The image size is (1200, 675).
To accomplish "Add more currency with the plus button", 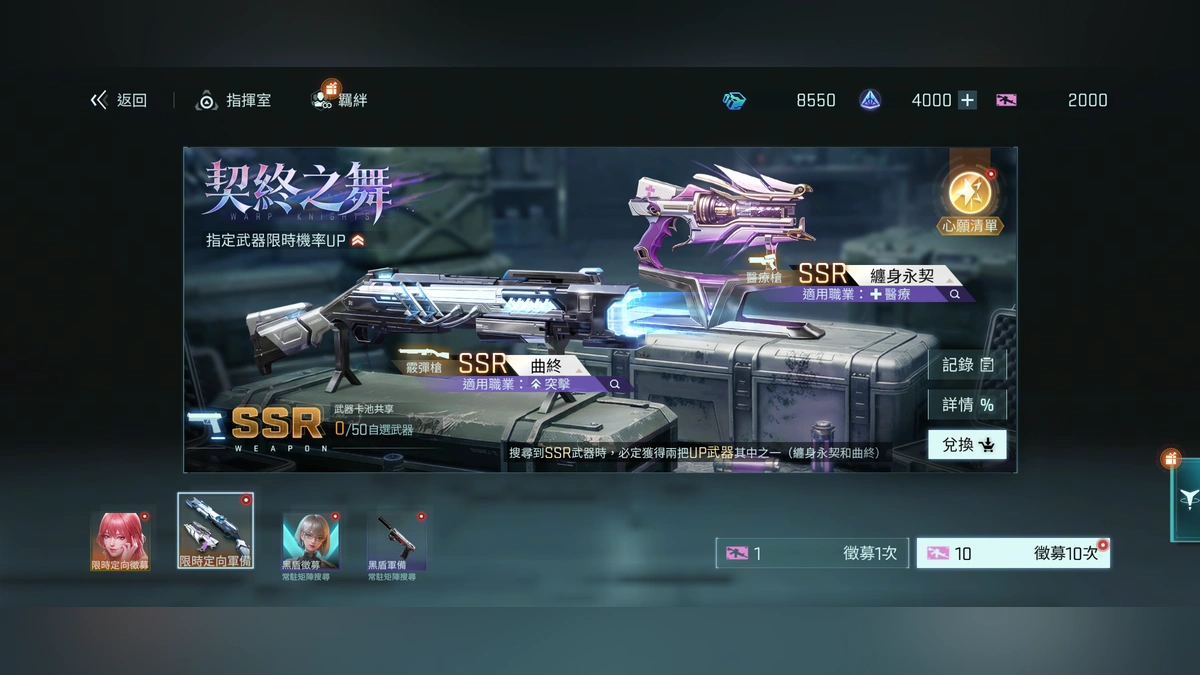I will pyautogui.click(x=967, y=100).
